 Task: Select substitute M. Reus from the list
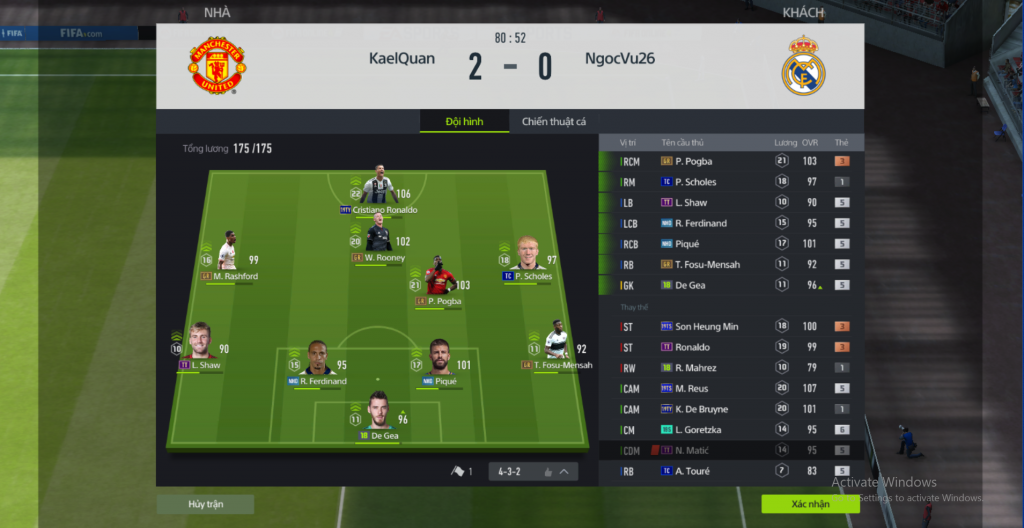(730, 388)
